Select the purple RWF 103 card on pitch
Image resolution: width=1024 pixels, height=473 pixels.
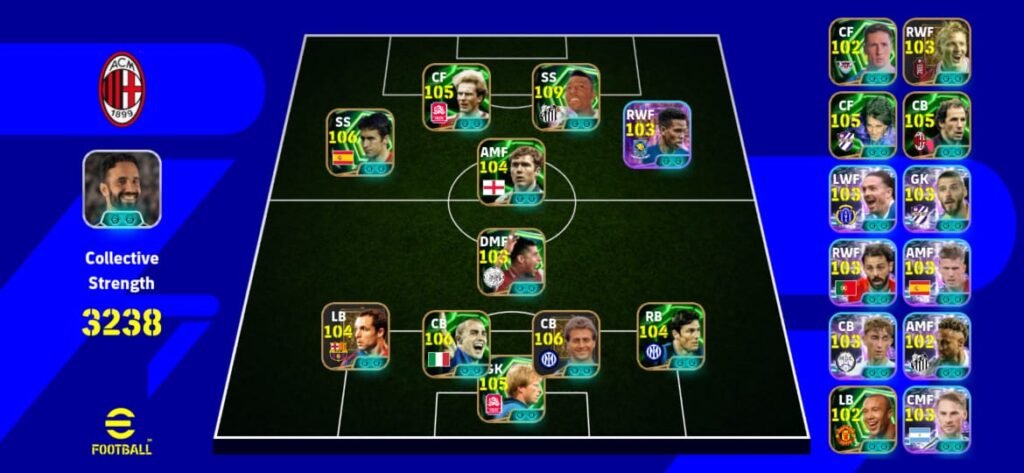tap(656, 135)
